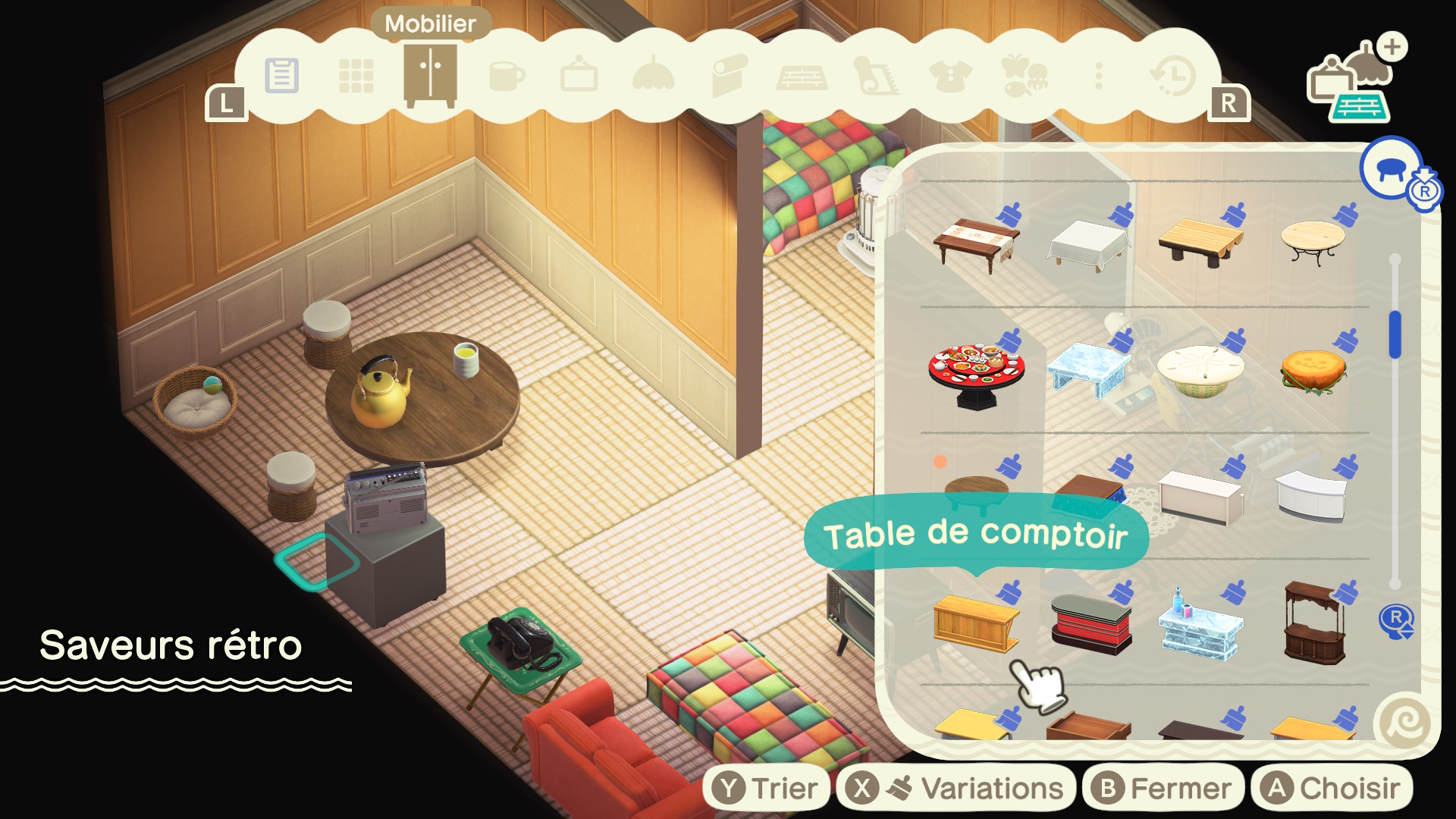
Task: Open the wall-mounted items tab
Action: 579,76
